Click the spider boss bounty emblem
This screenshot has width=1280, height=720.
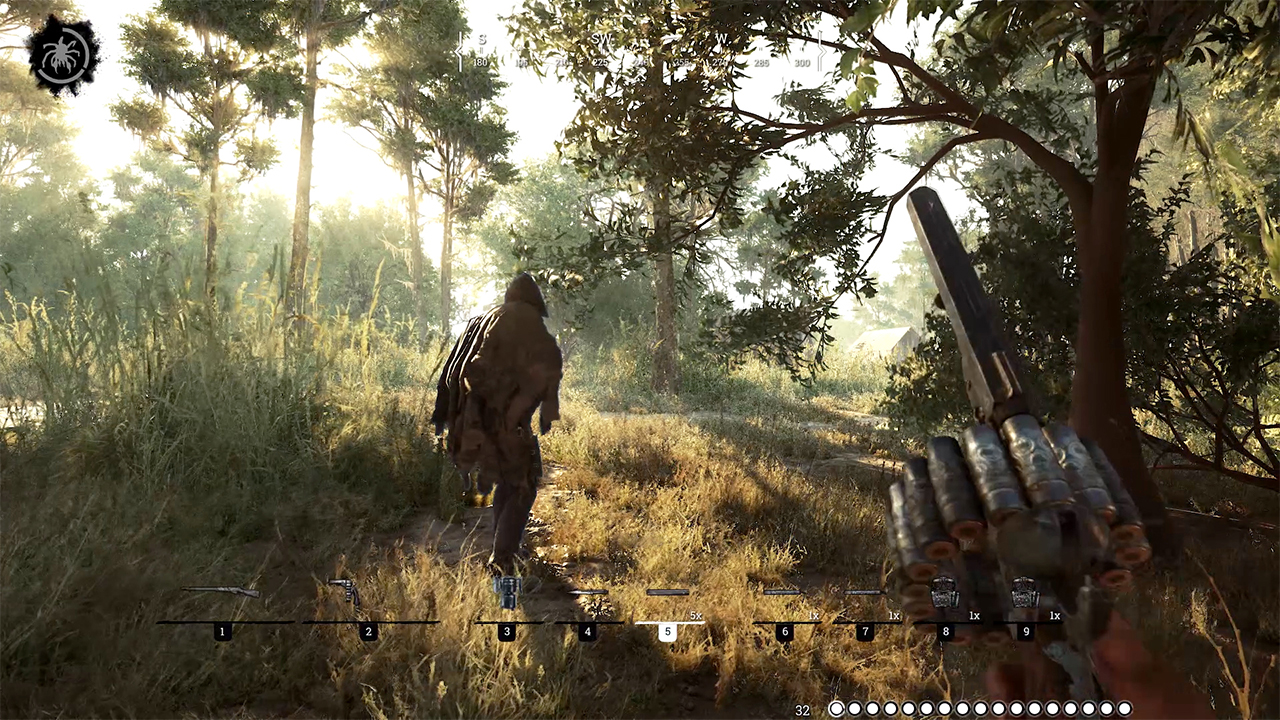63,55
